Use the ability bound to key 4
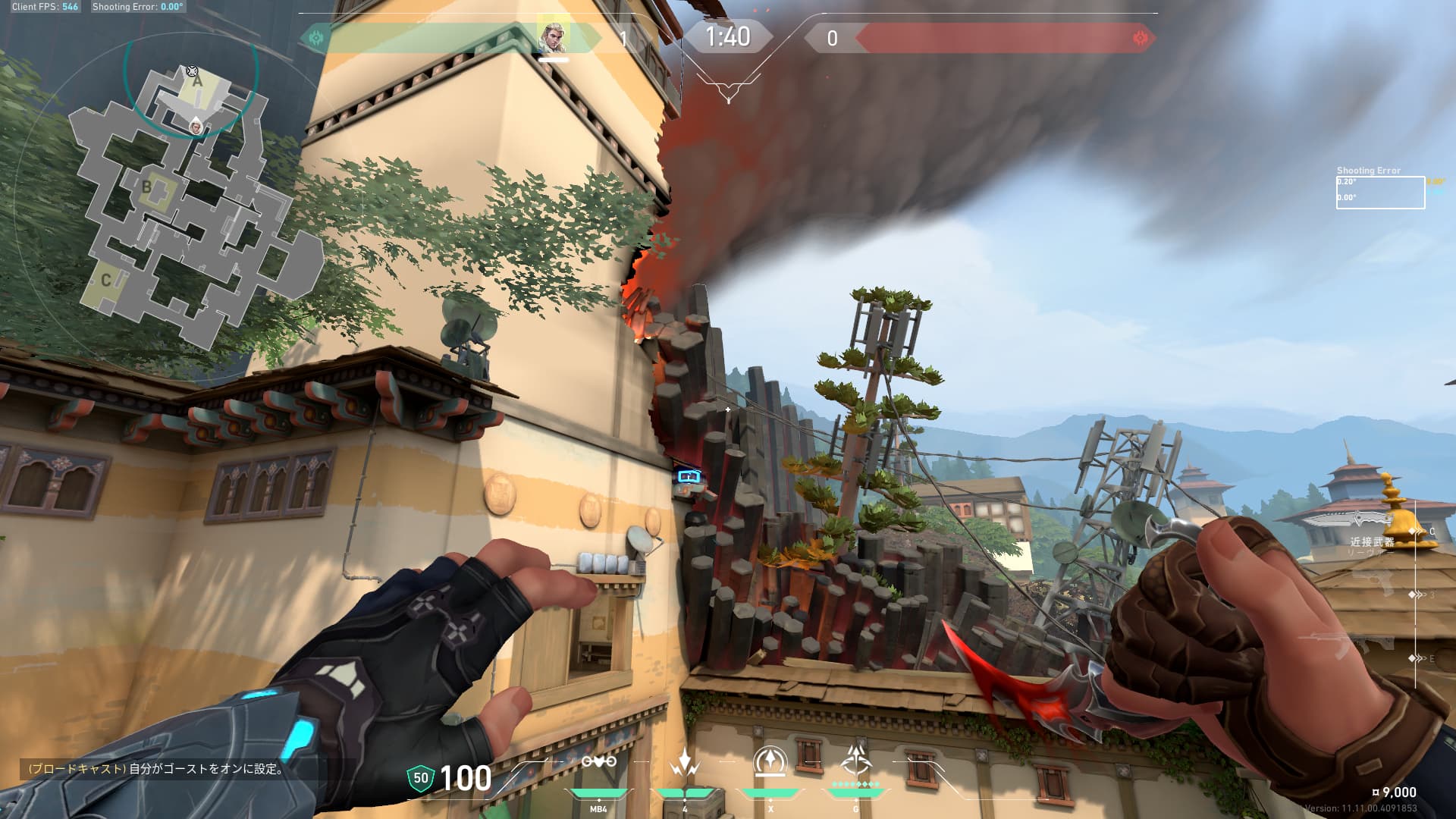 (684, 763)
